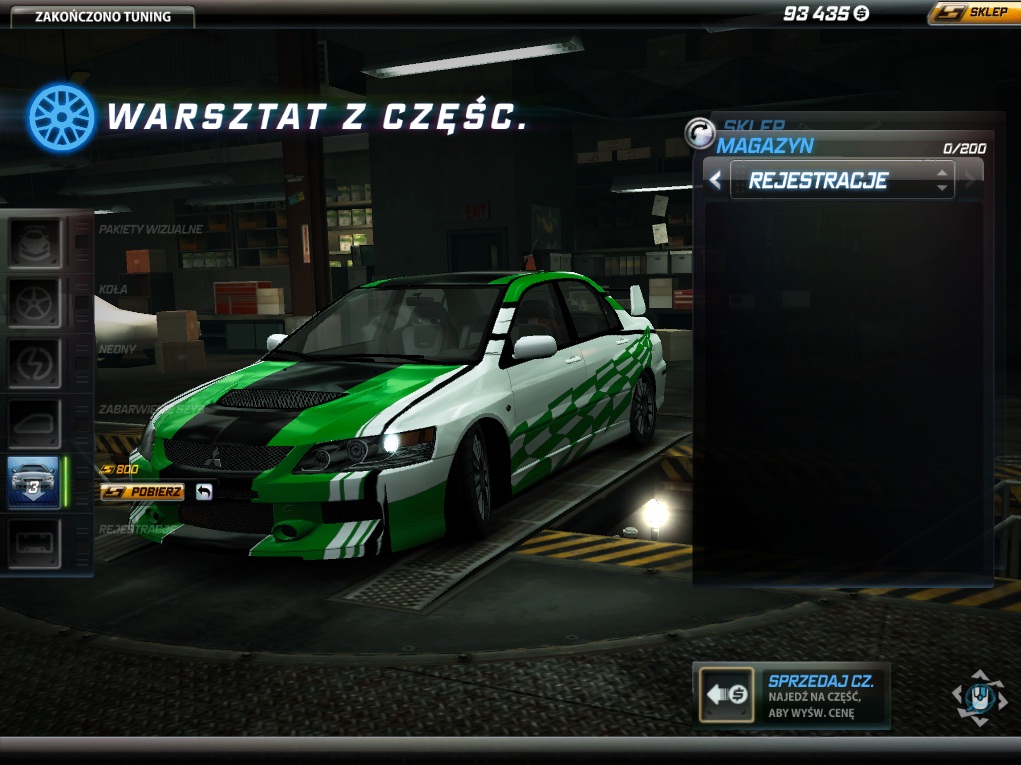Undo with the white arrow button
Image resolution: width=1021 pixels, height=765 pixels.
(x=204, y=492)
